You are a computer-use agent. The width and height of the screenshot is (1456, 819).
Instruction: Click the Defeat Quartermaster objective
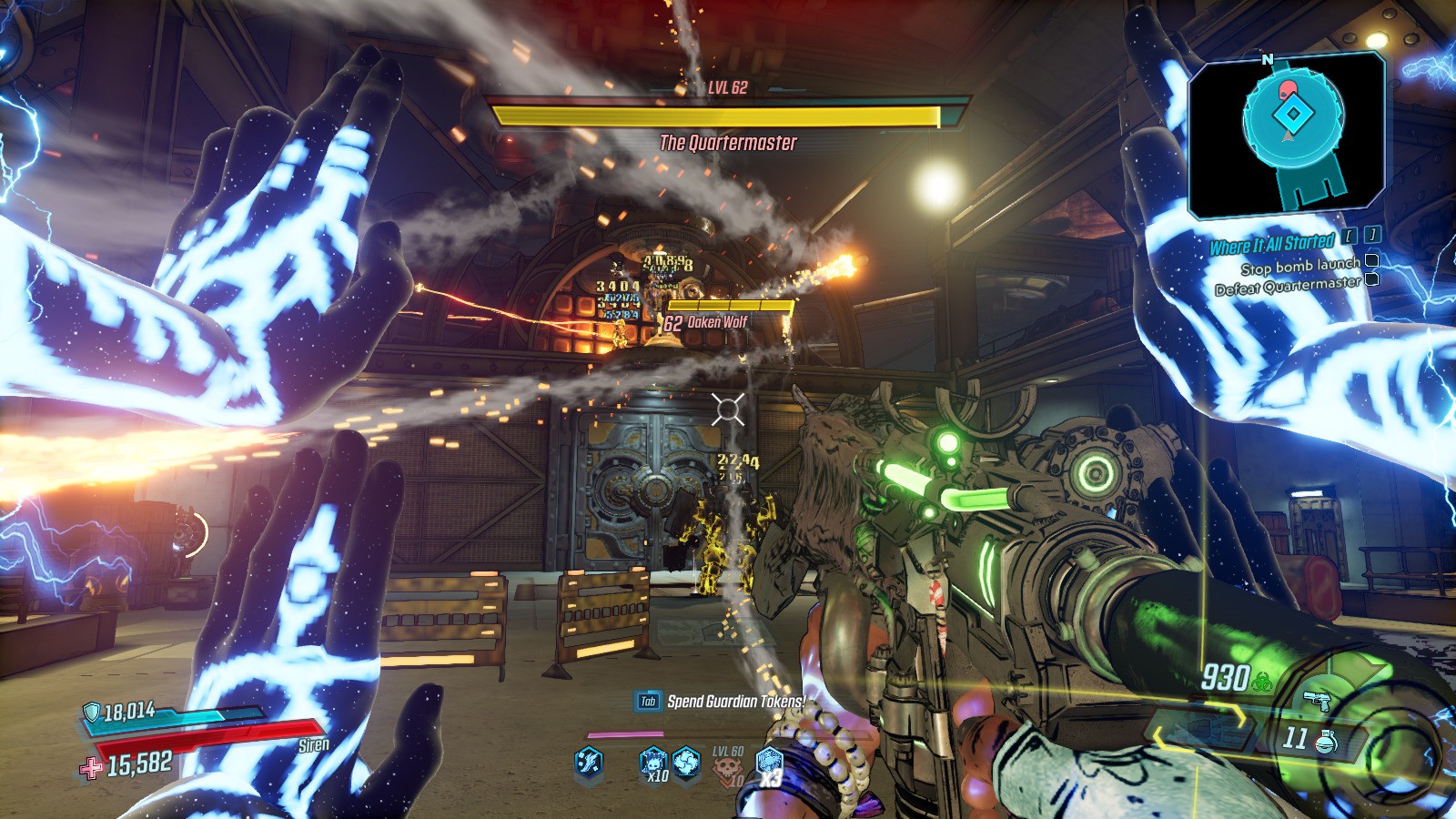click(x=1288, y=287)
